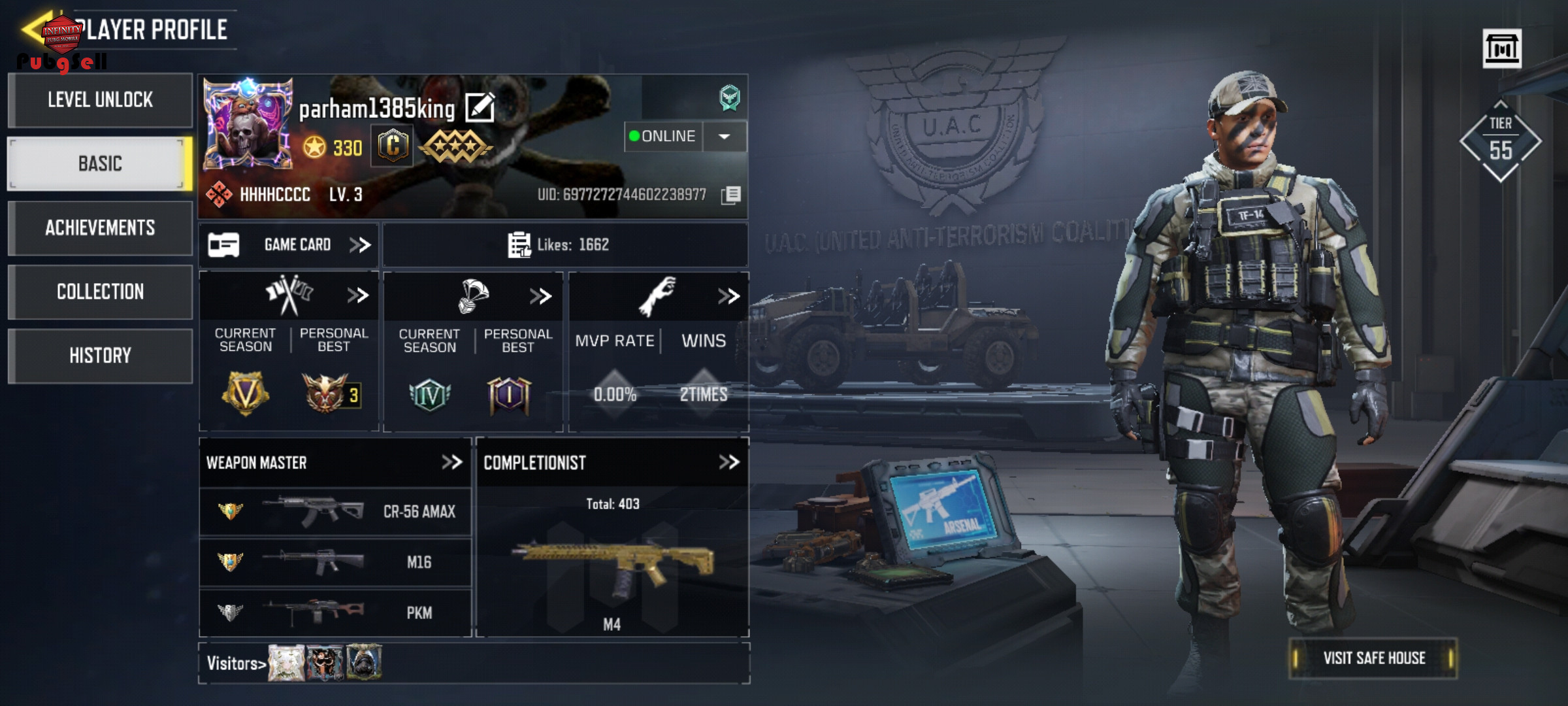View the Likes count panel
The image size is (1568, 706).
[x=564, y=245]
